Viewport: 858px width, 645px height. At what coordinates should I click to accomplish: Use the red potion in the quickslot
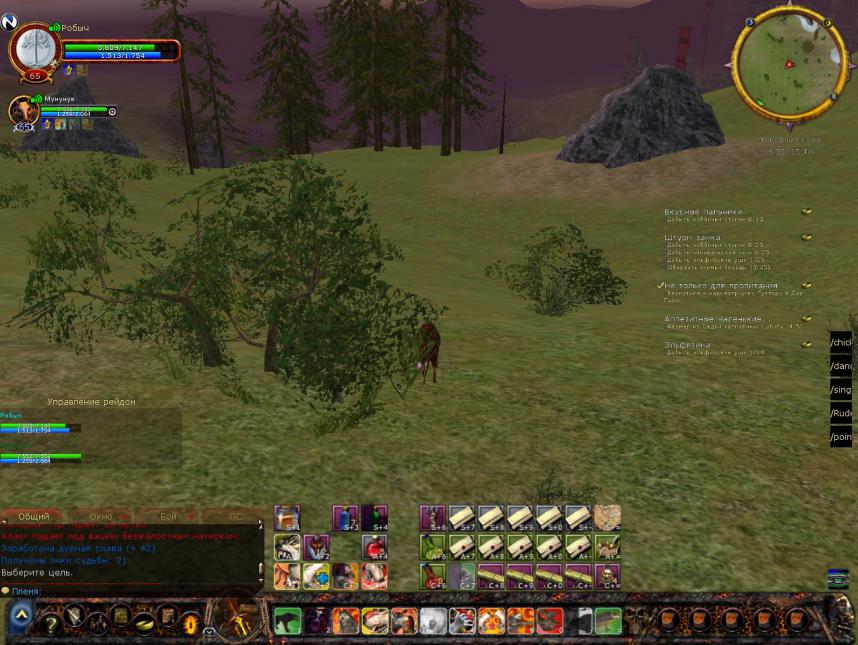(374, 547)
